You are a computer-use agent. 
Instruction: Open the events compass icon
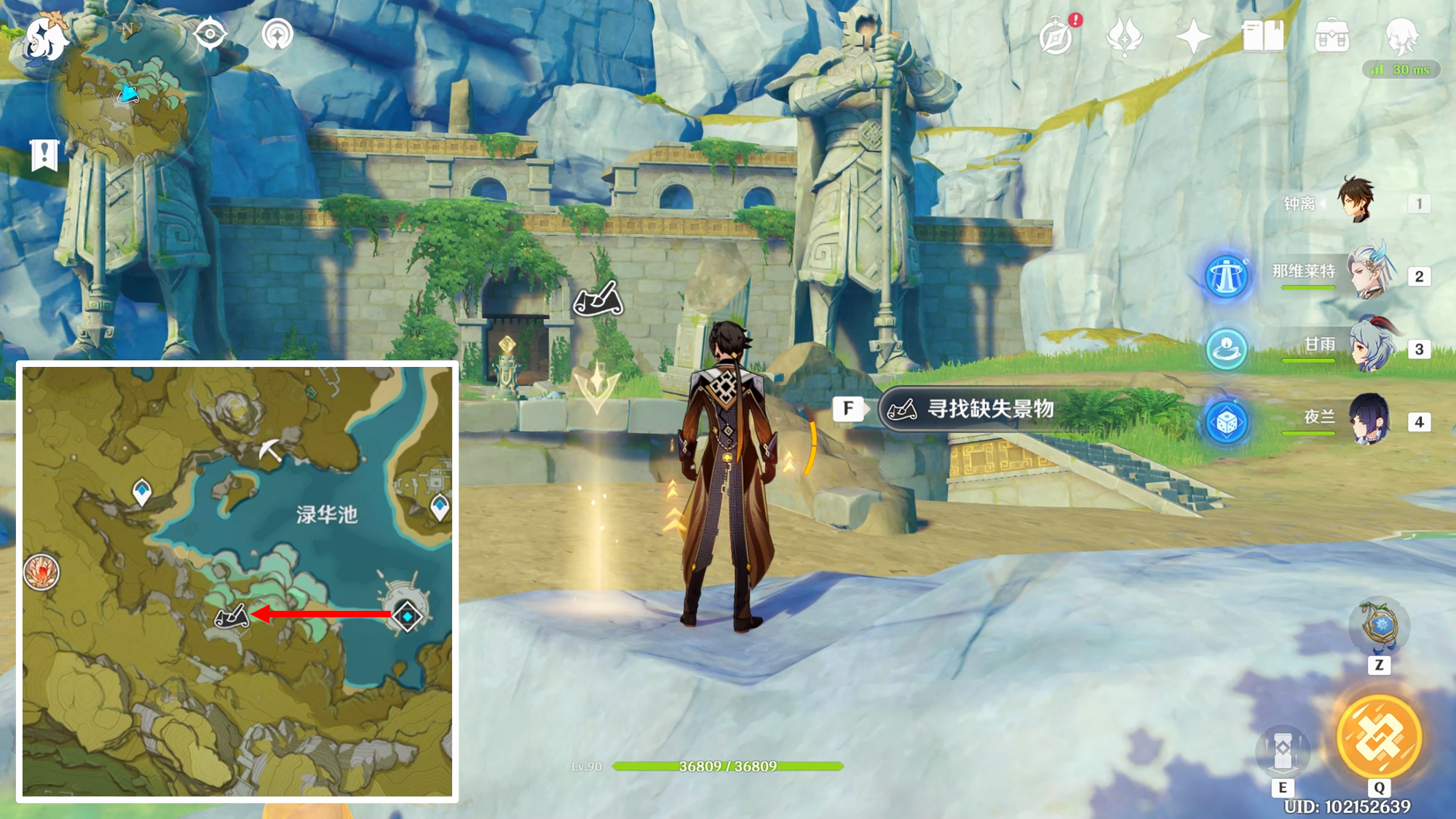click(1056, 36)
